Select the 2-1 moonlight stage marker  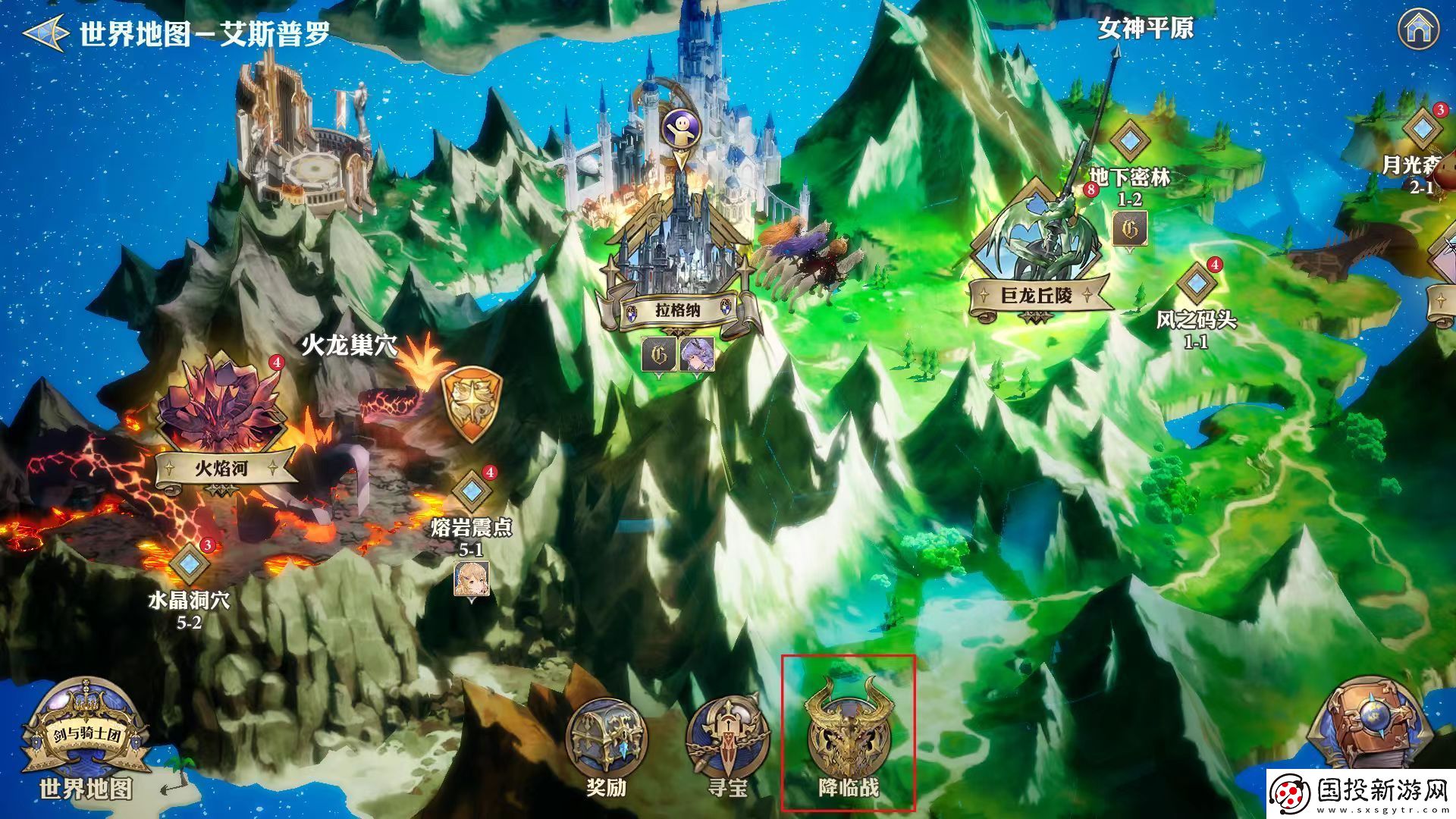click(1423, 129)
